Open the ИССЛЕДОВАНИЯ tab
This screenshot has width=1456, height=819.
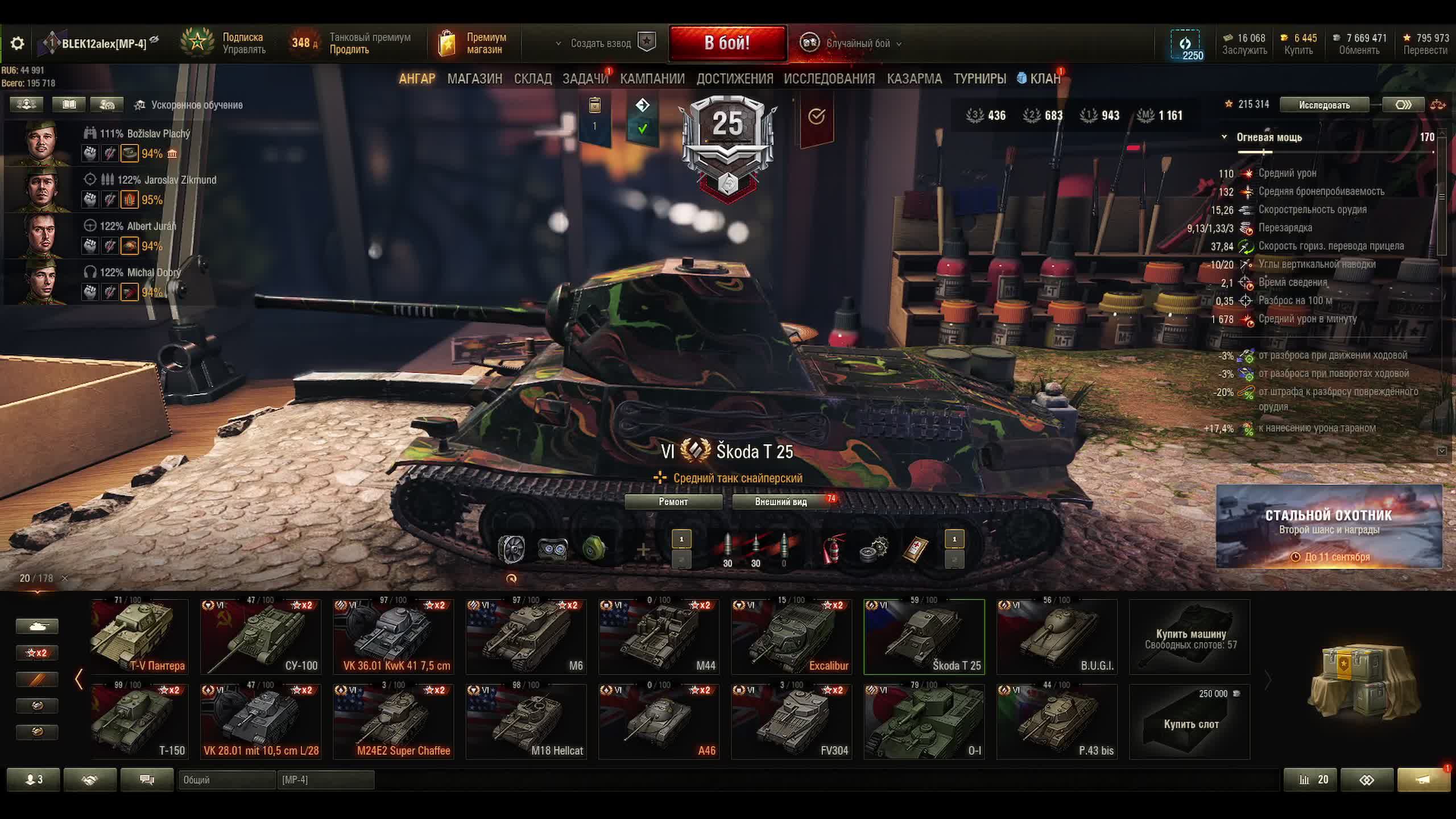tap(829, 78)
